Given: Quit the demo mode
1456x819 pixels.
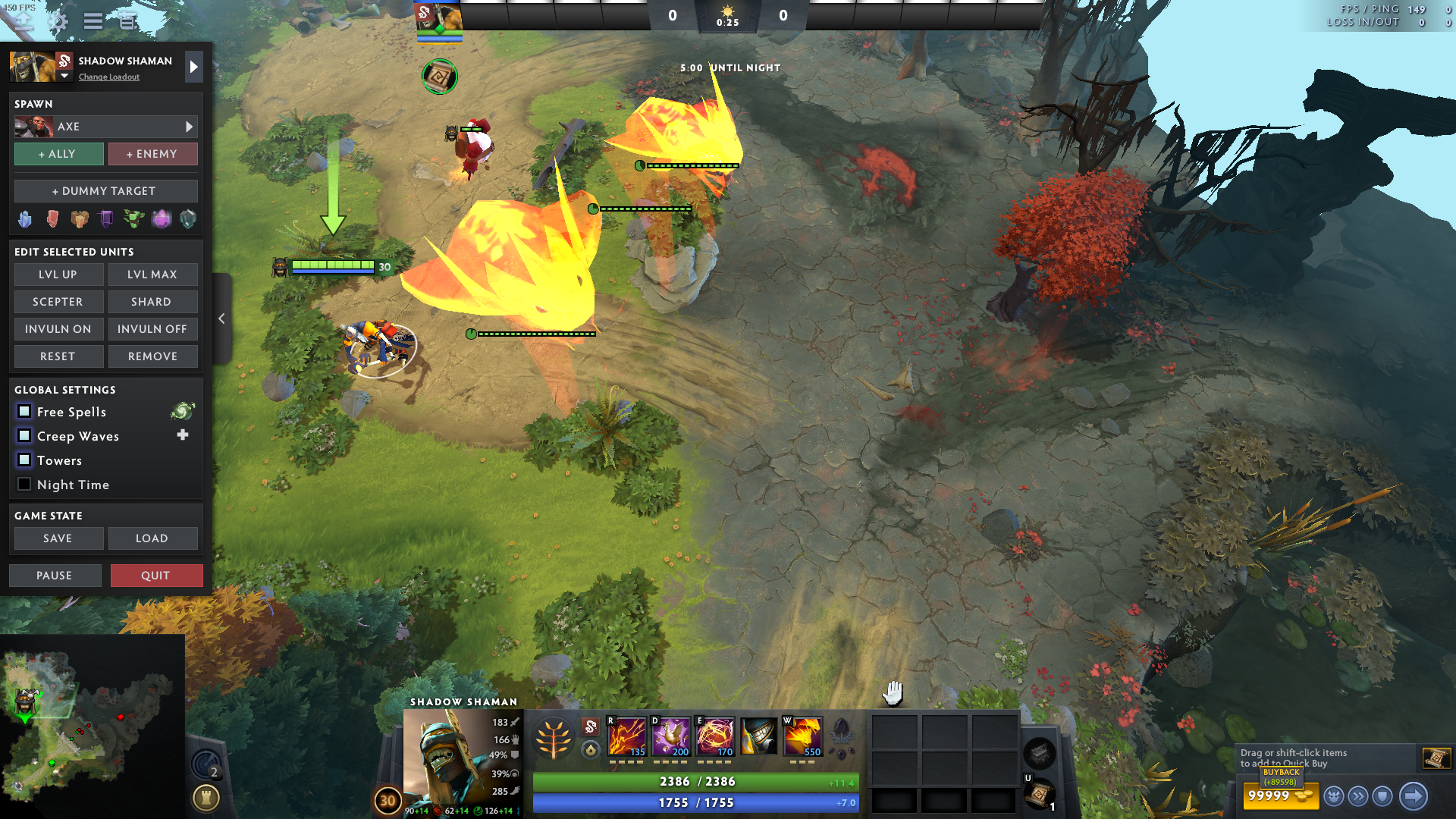Looking at the screenshot, I should [156, 576].
